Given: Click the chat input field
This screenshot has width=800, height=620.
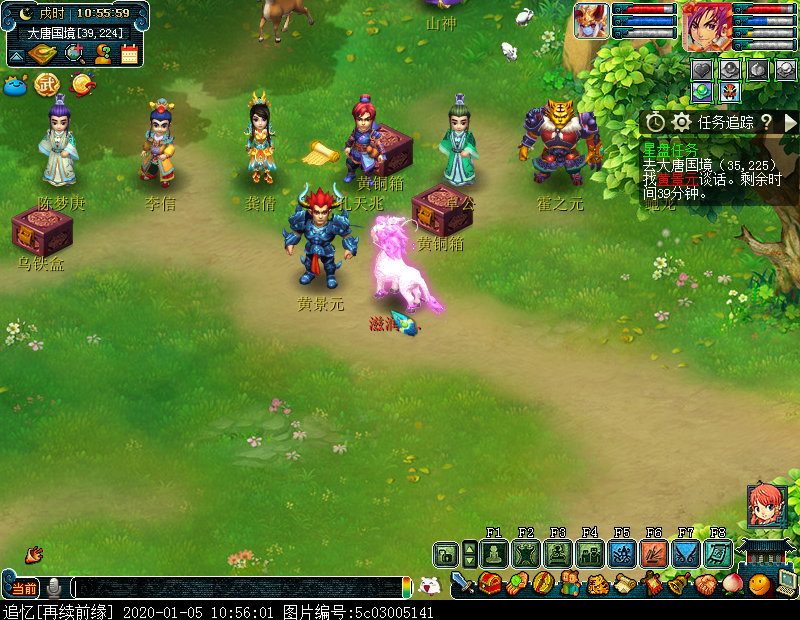Looking at the screenshot, I should [x=240, y=588].
